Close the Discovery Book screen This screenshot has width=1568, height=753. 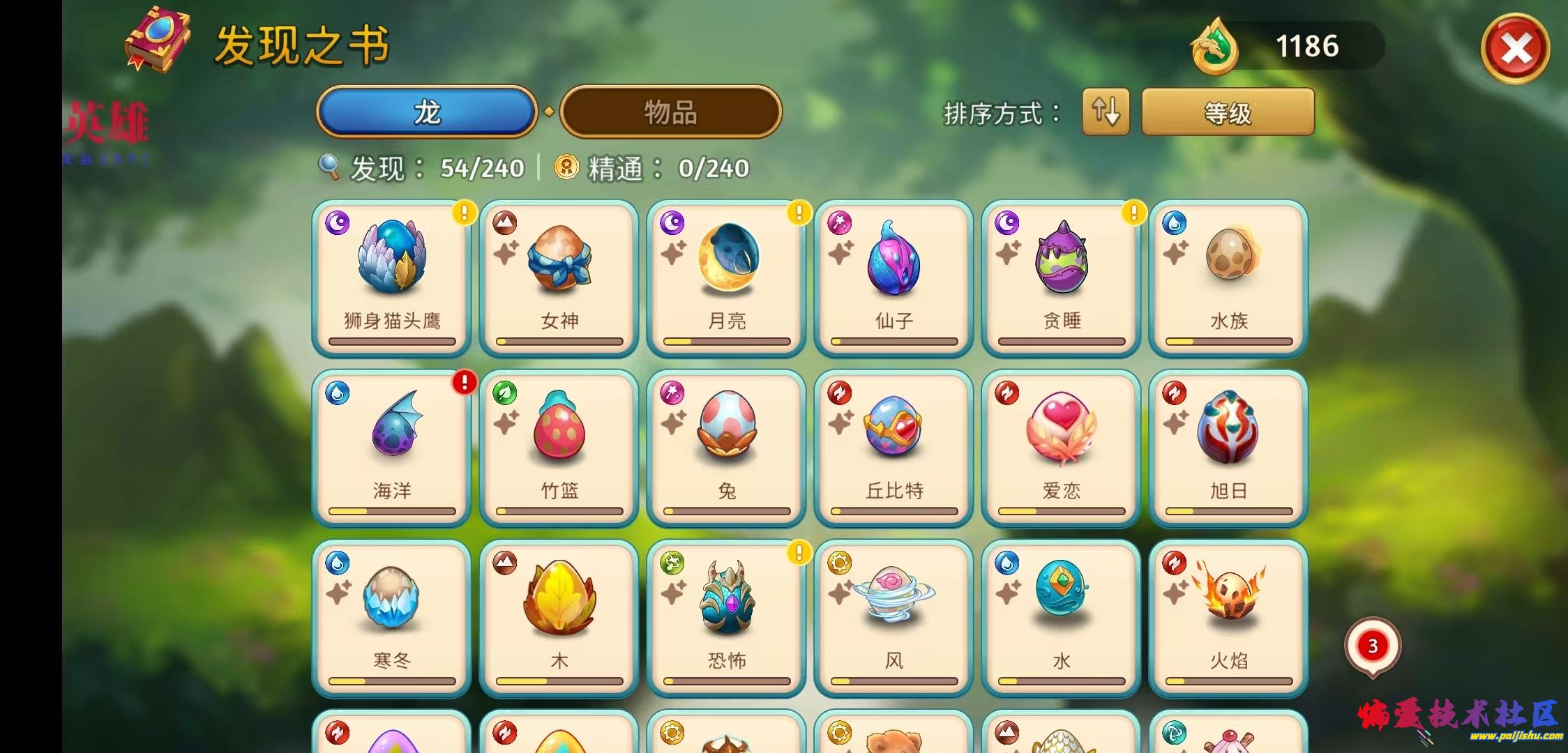click(x=1515, y=49)
